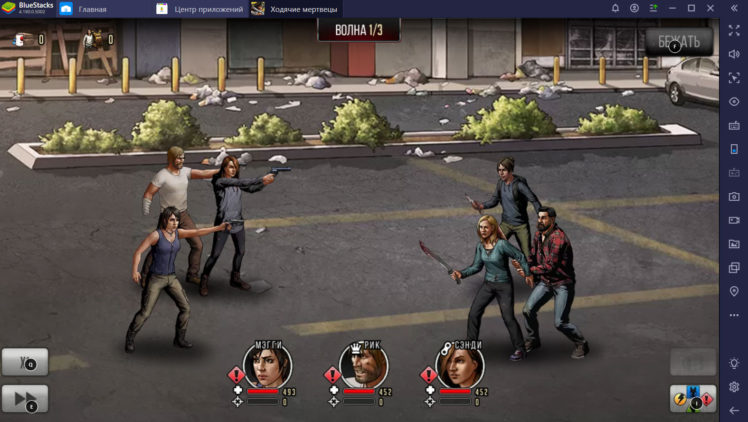This screenshot has height=422, width=748.
Task: Toggle the auto-battle button
Action: tap(24, 362)
